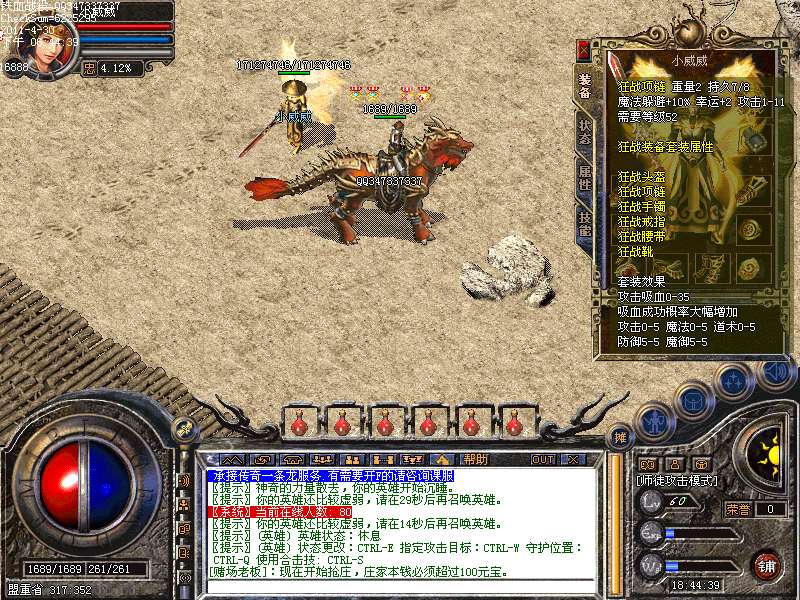
Task: Close the hero equipment panel
Action: (583, 49)
